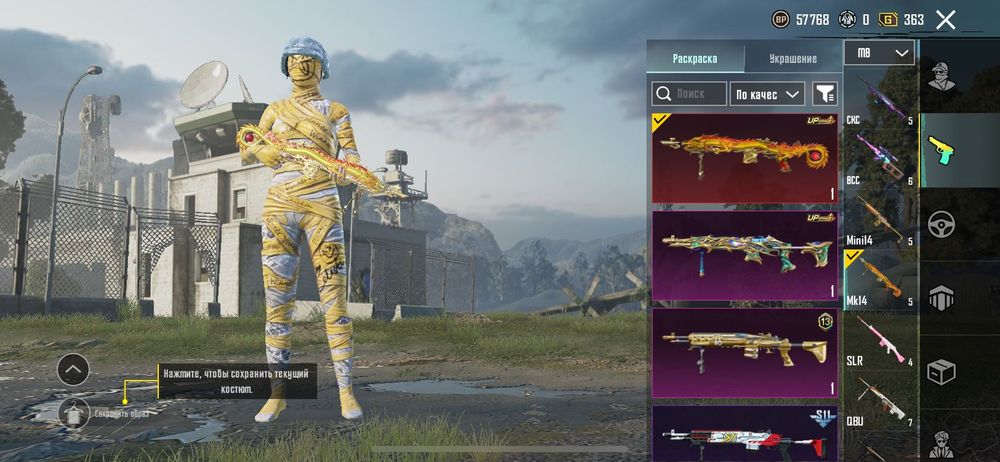Select the gold rifle skin with badge 13

tap(745, 352)
